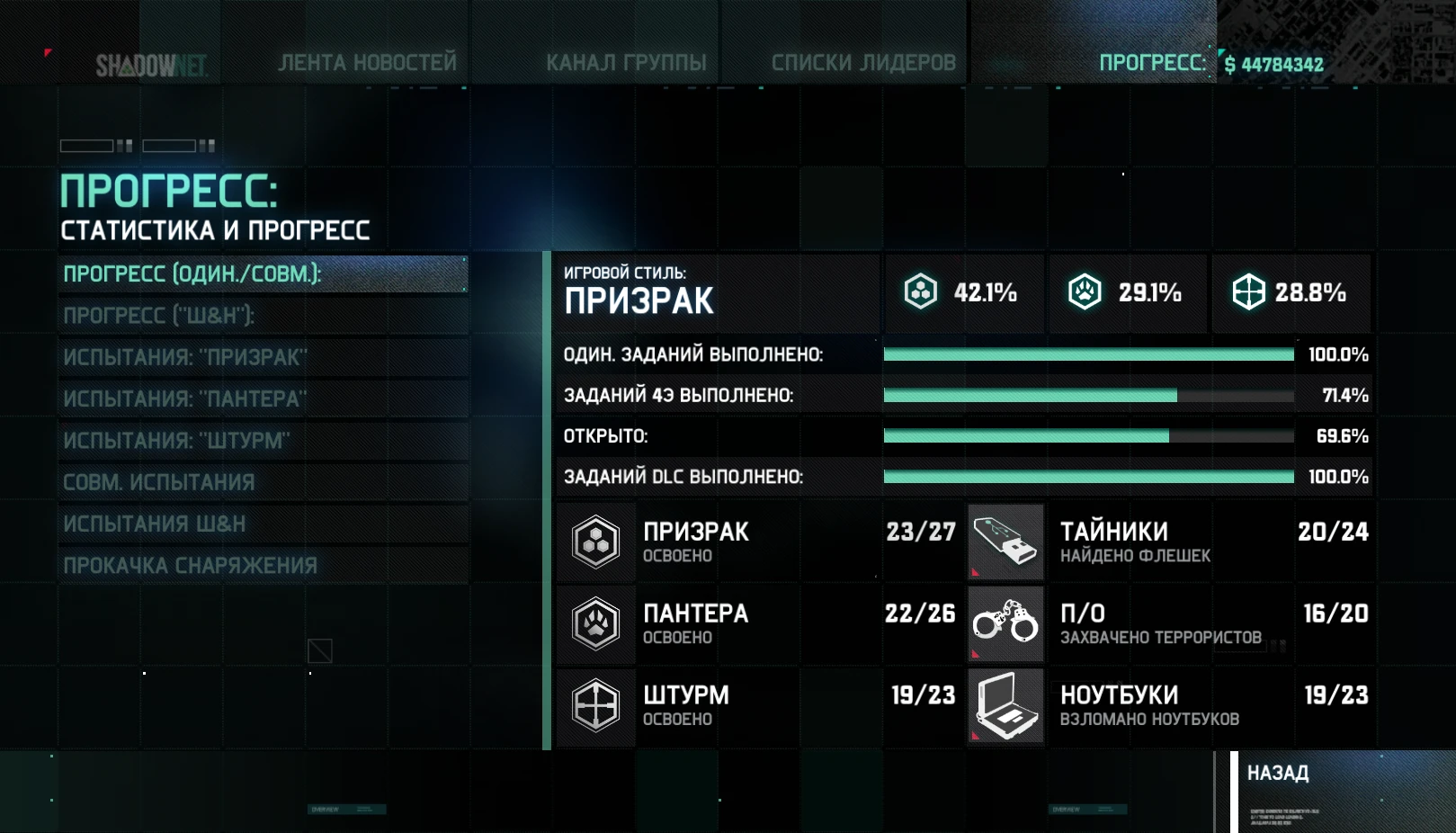The height and width of the screenshot is (833, 1456).
Task: Click the Пантера paw print icon
Action: point(595,623)
